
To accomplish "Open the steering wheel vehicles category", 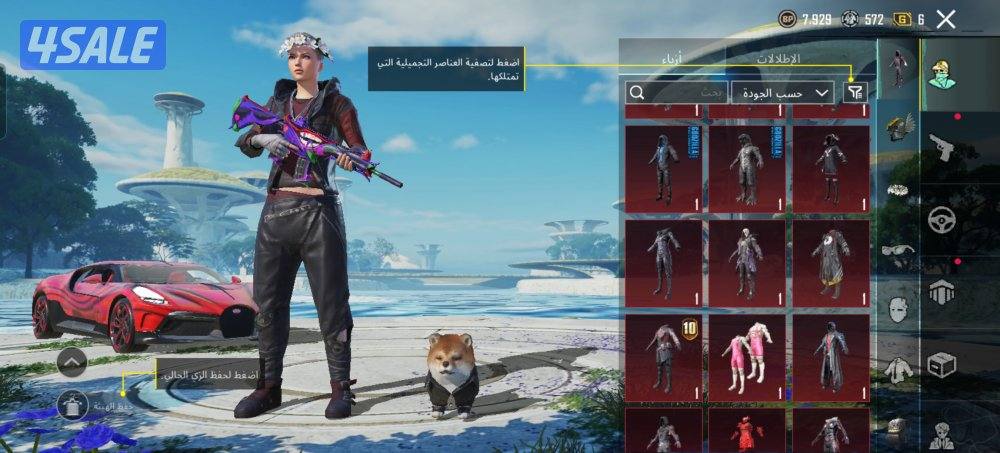I will click(x=941, y=220).
